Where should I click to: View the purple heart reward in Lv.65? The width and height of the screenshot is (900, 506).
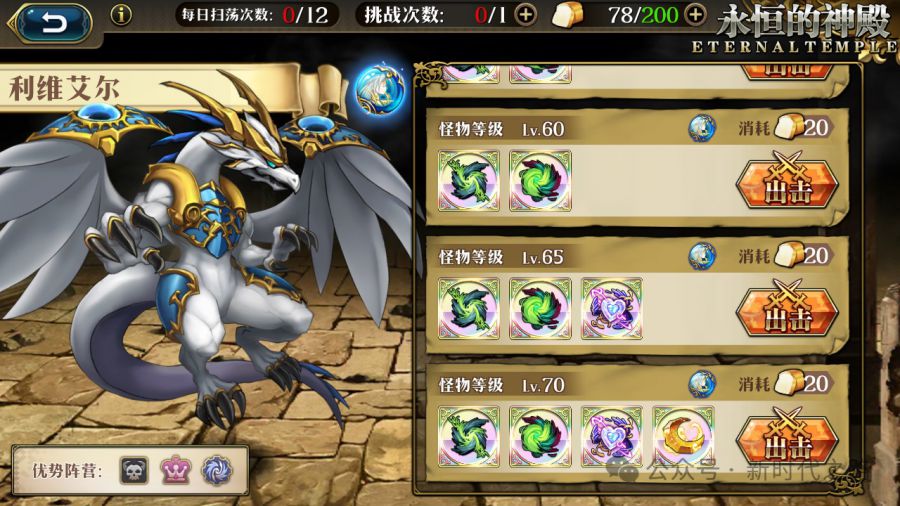tap(611, 308)
